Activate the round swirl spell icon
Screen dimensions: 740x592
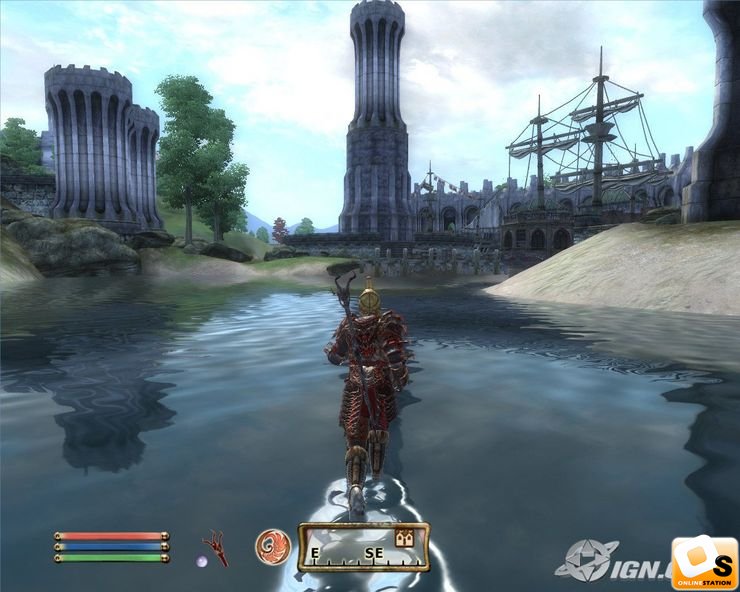(x=272, y=546)
